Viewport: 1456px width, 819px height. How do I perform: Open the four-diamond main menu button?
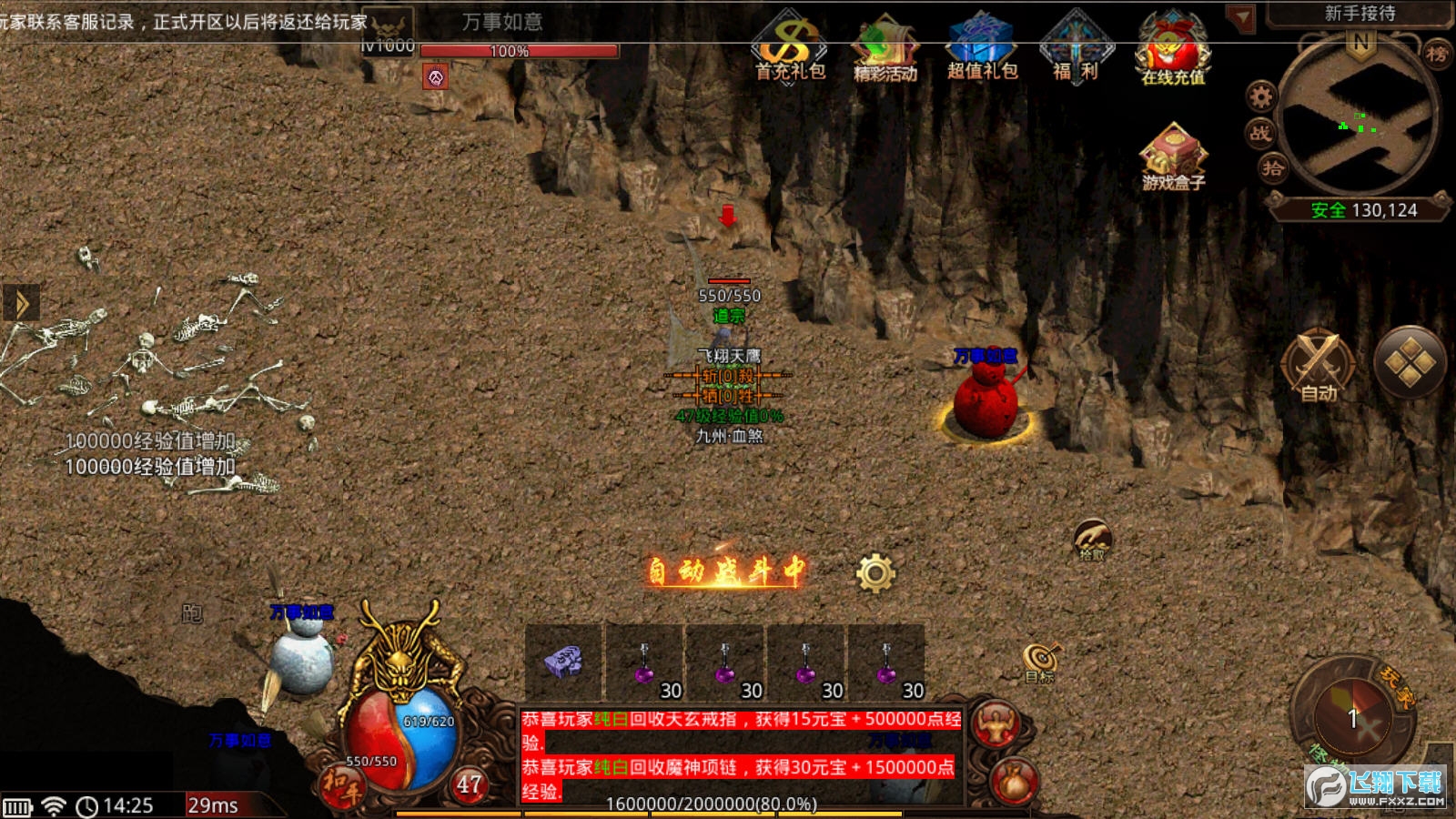pyautogui.click(x=1410, y=363)
